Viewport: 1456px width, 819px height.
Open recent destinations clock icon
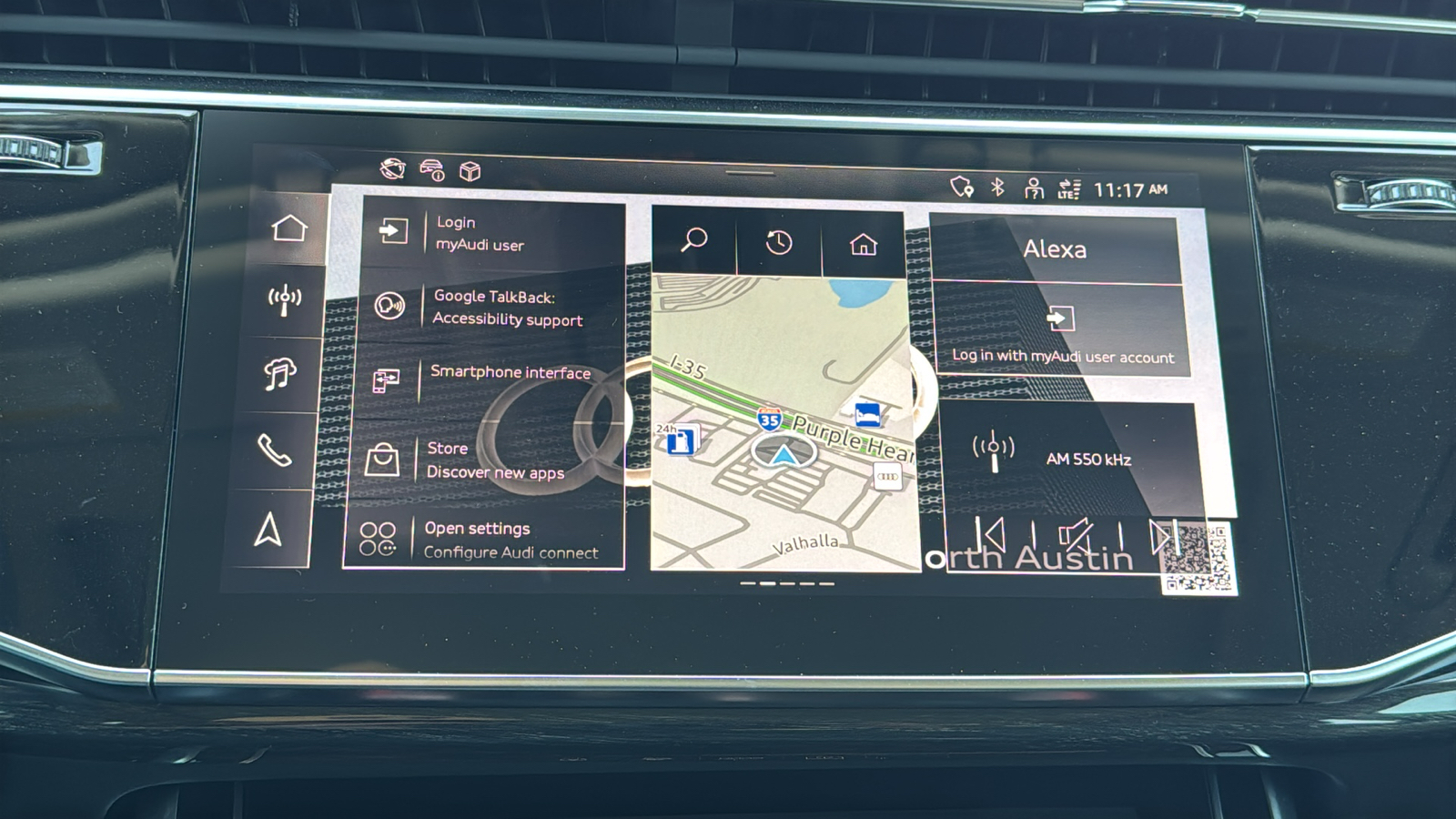click(778, 243)
